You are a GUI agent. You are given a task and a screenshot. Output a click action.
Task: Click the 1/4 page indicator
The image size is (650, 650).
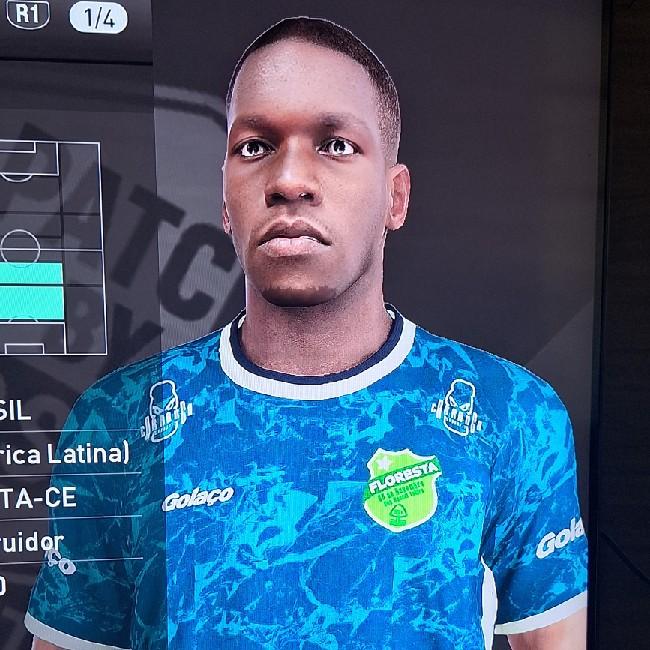[98, 17]
